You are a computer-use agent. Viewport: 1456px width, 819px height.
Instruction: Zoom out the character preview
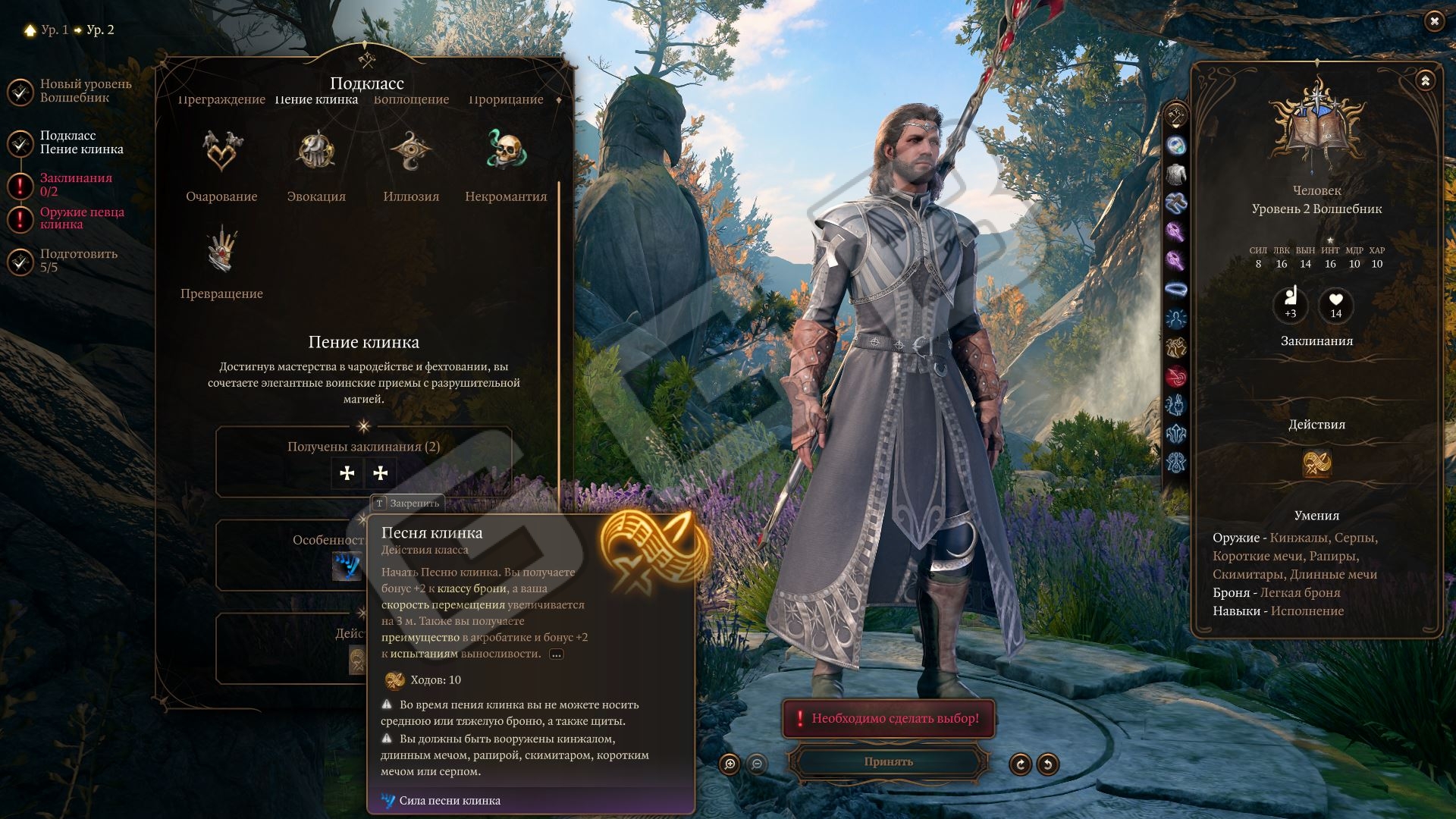tap(757, 764)
